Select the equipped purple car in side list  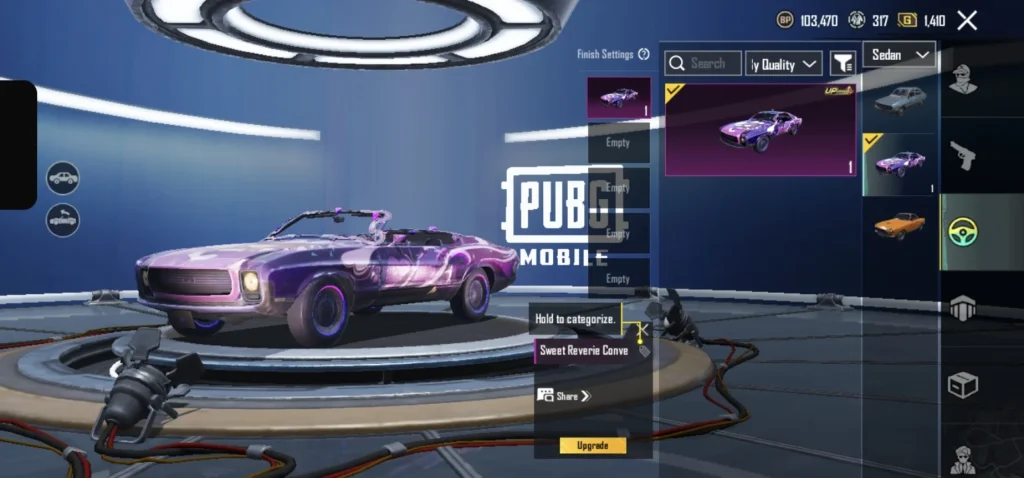pyautogui.click(x=899, y=162)
